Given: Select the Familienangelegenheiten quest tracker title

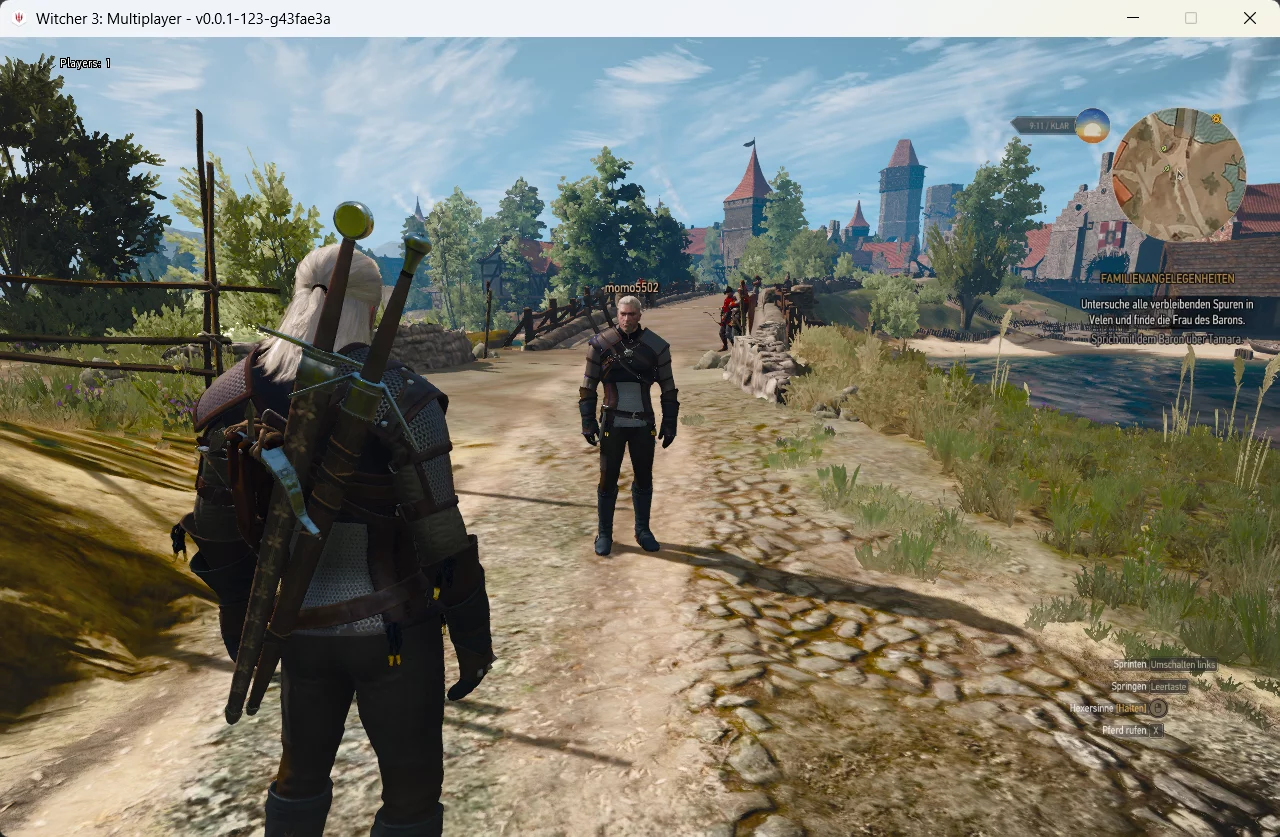Looking at the screenshot, I should 1167,279.
